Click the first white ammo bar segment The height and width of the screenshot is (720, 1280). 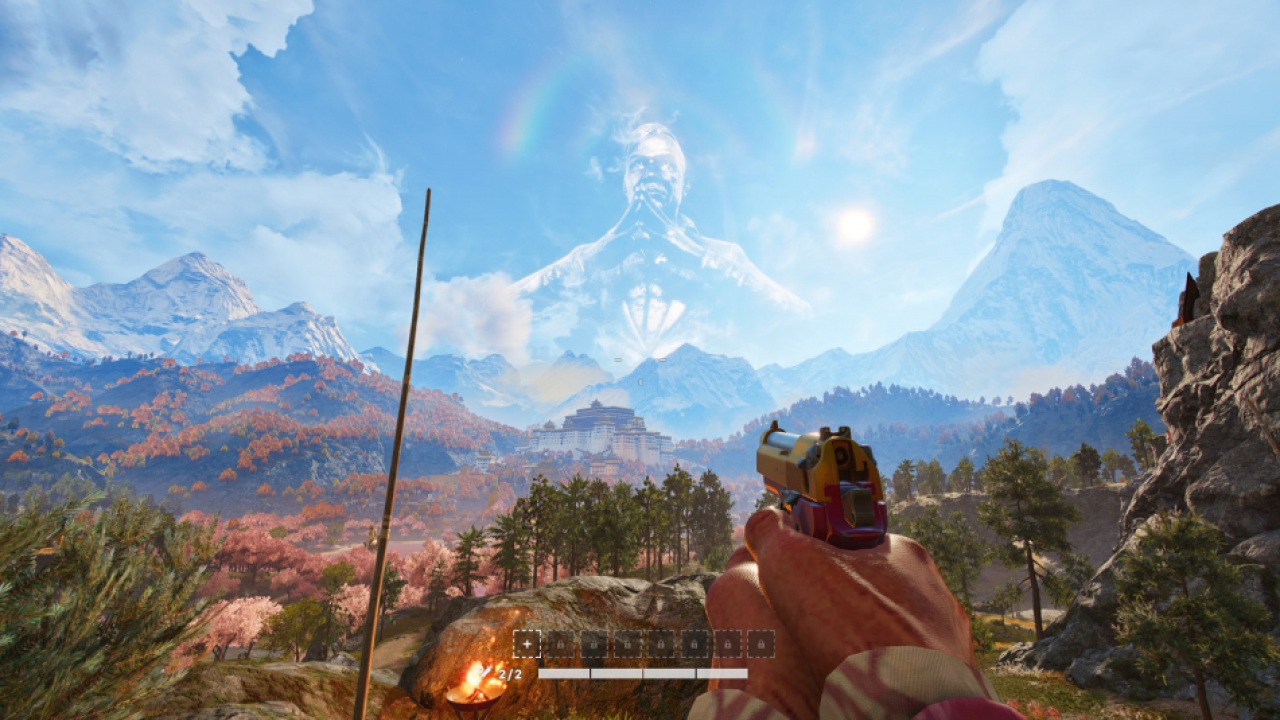tap(564, 672)
